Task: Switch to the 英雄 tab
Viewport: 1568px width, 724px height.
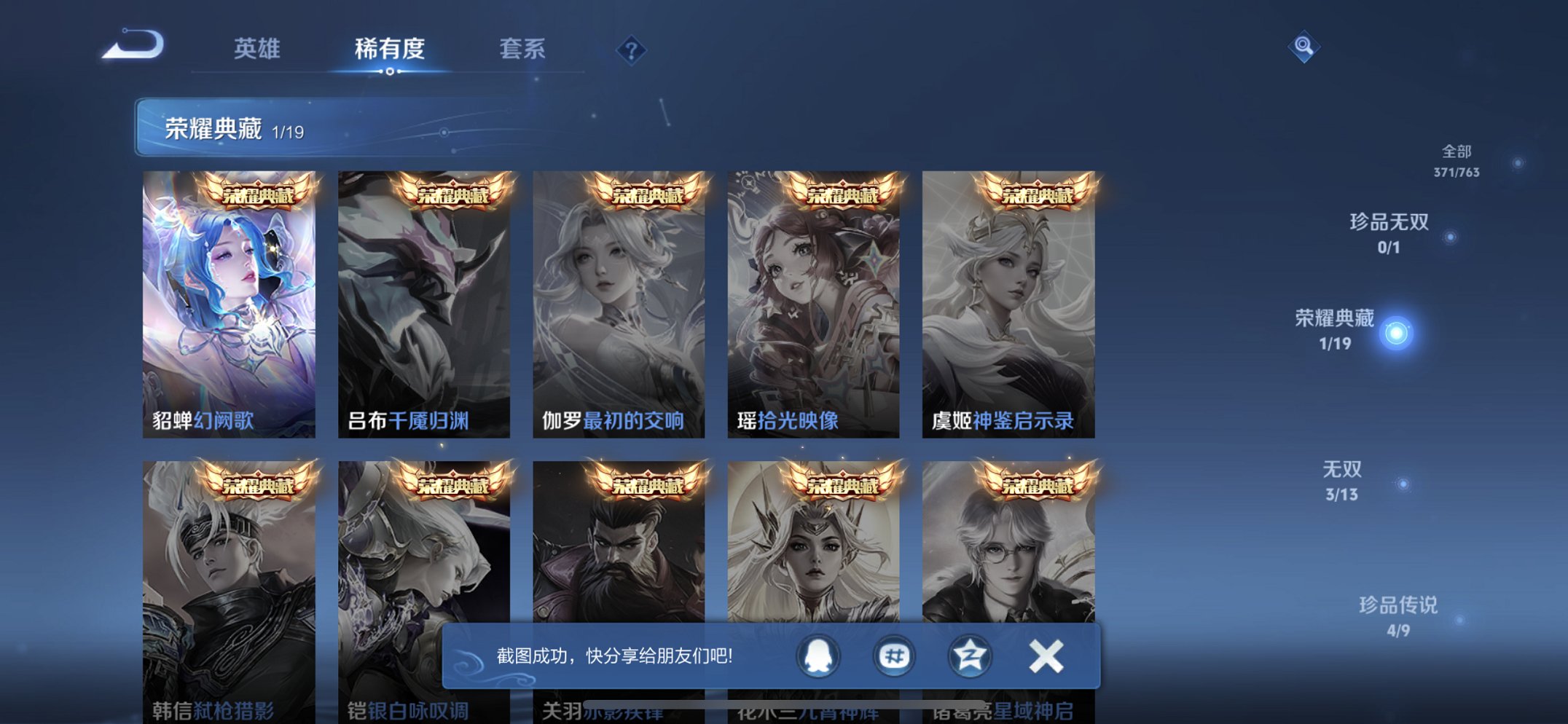Action: (256, 49)
